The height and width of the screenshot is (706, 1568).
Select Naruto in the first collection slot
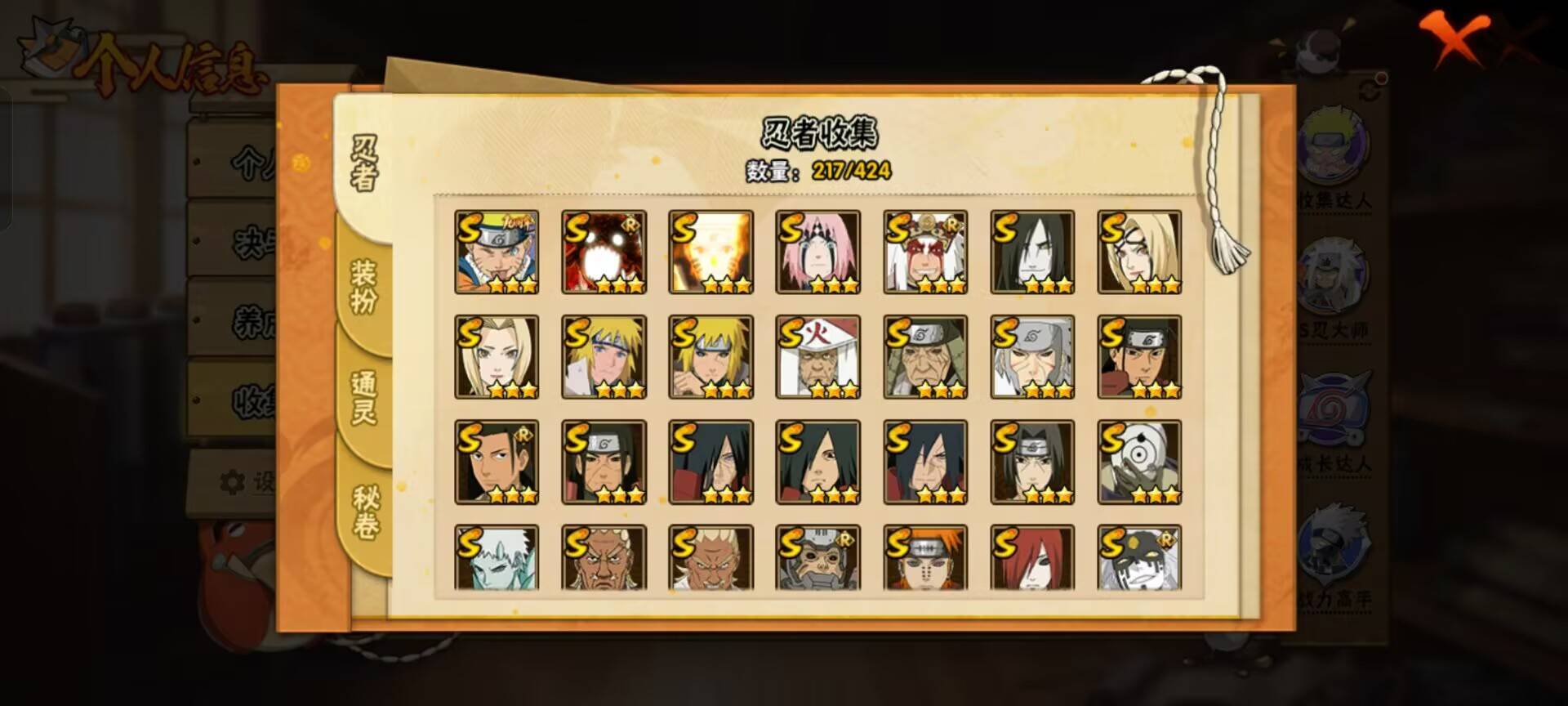click(497, 251)
